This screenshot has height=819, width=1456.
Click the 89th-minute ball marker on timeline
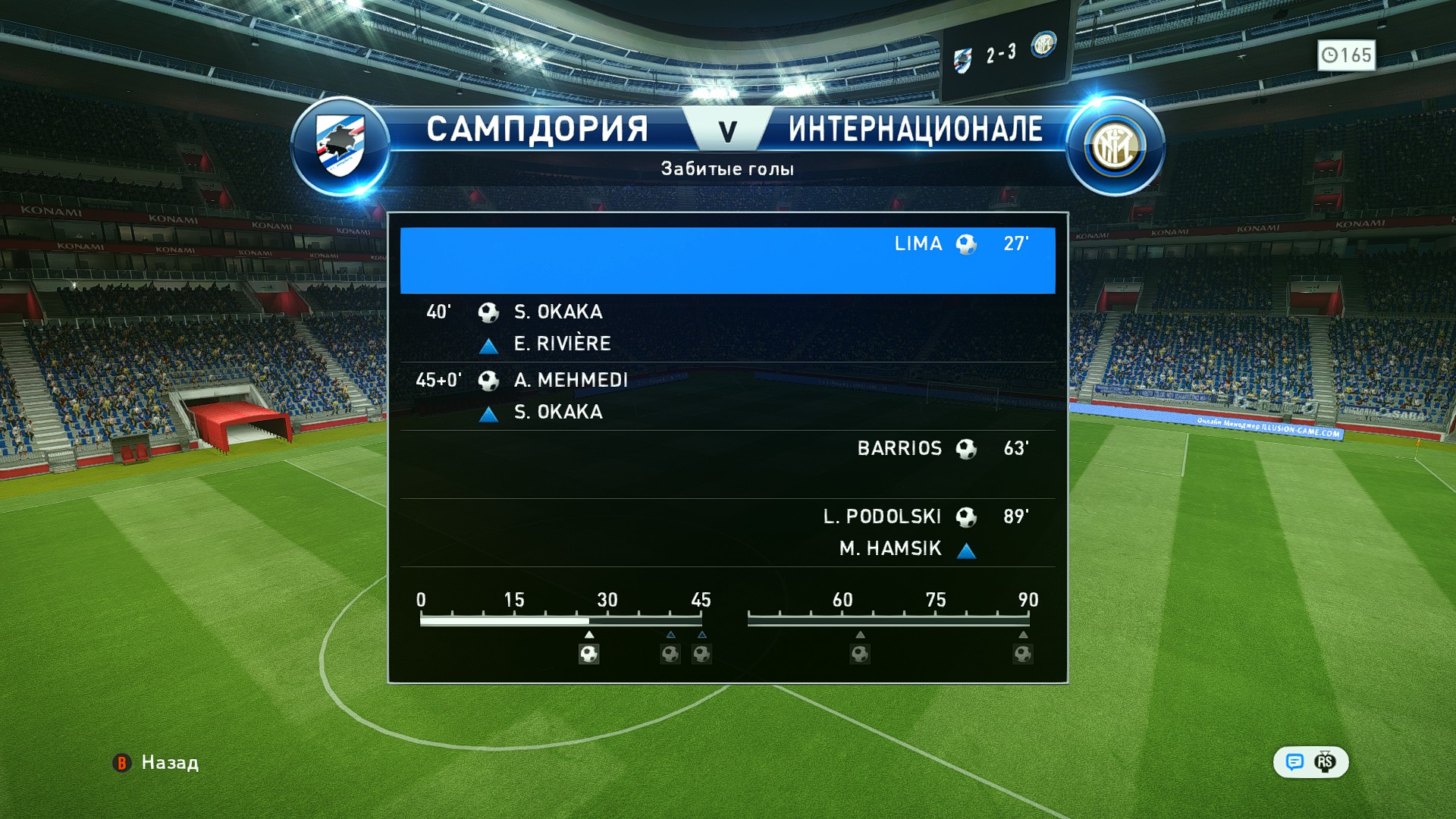coord(1023,654)
